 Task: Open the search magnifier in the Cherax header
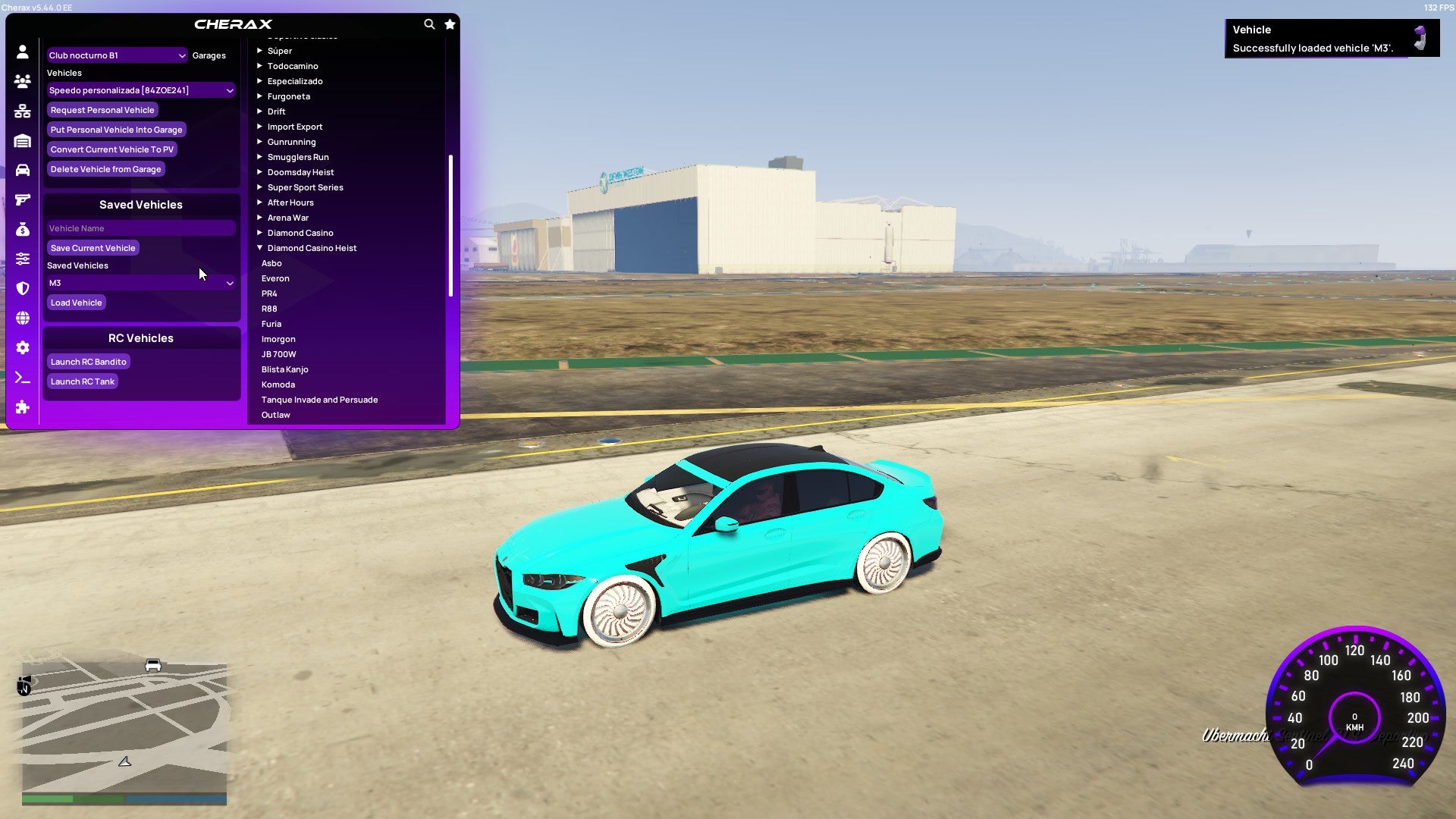coord(429,24)
